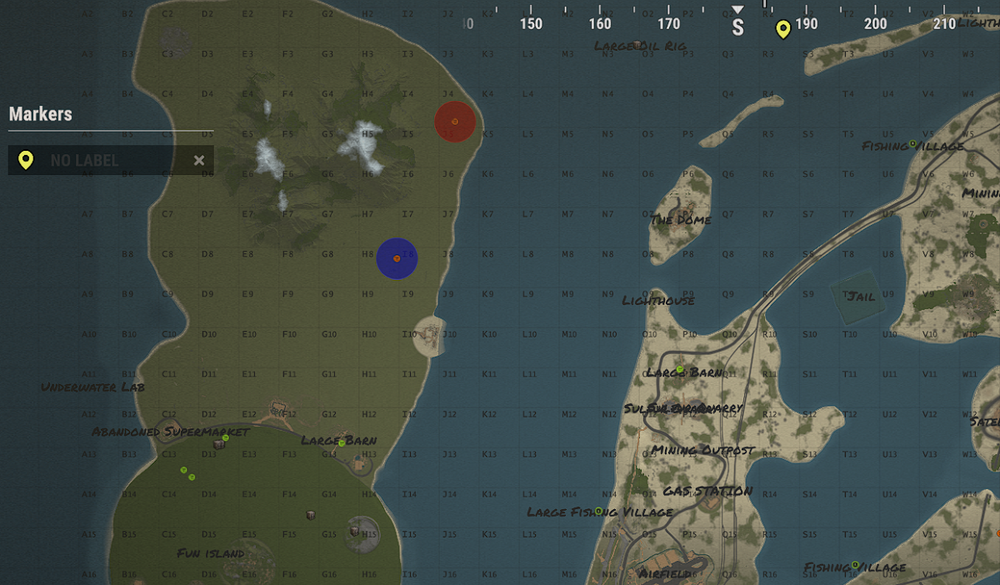Viewport: 1000px width, 585px height.
Task: Click the Large Fishing Village label
Action: point(600,512)
